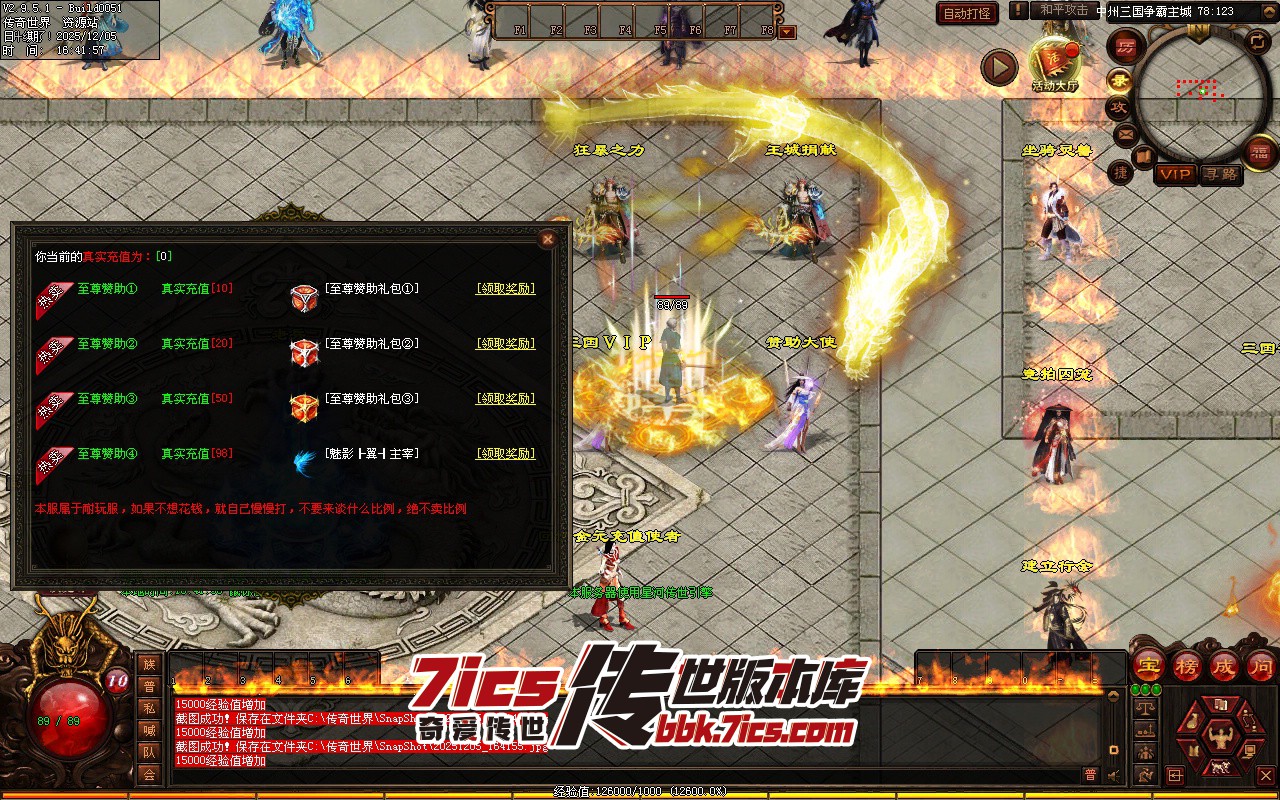1280x800 pixels.
Task: Close the sponsorship reward dialog
Action: click(547, 239)
